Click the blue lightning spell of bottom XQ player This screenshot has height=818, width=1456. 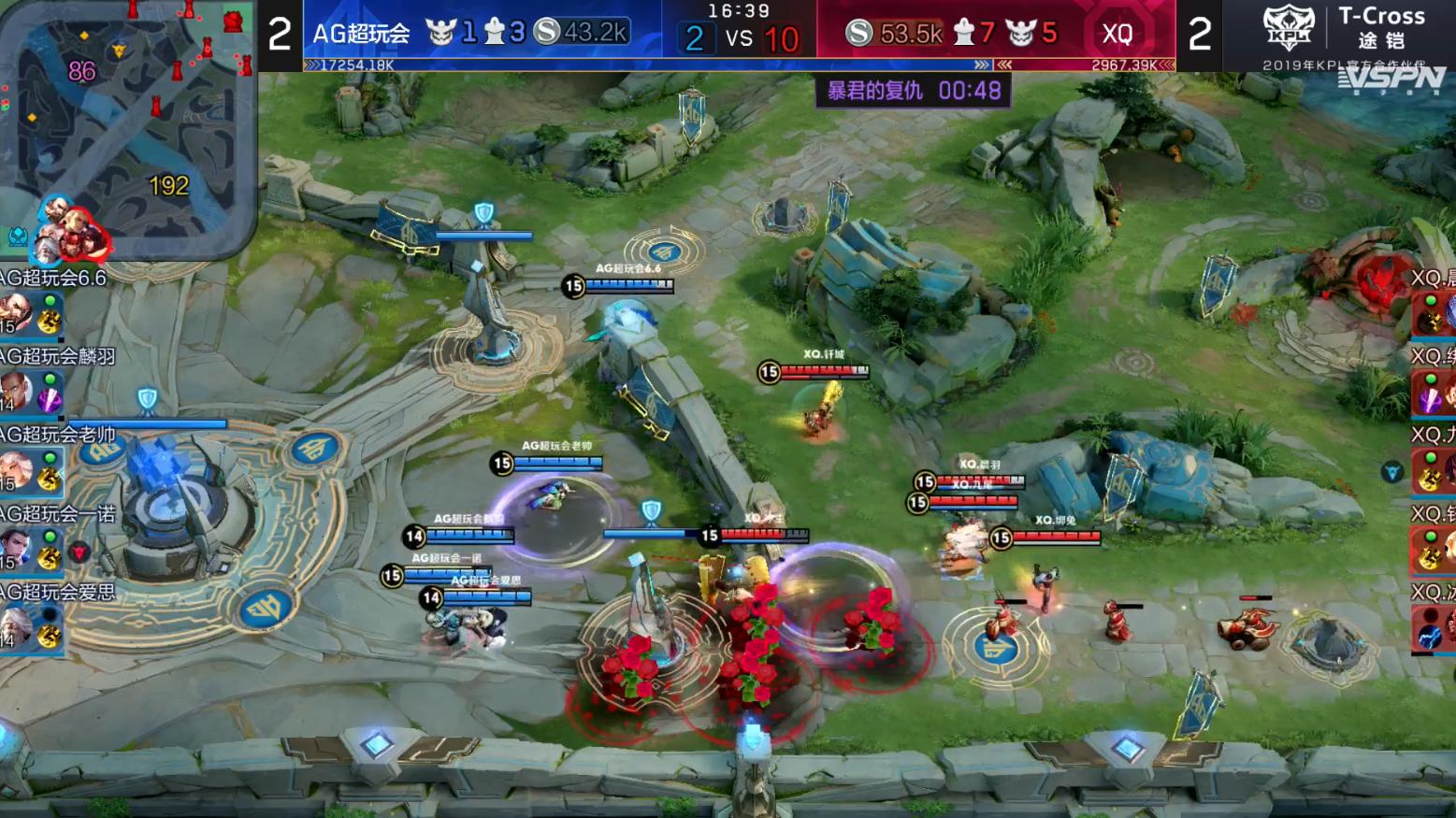coord(1431,636)
